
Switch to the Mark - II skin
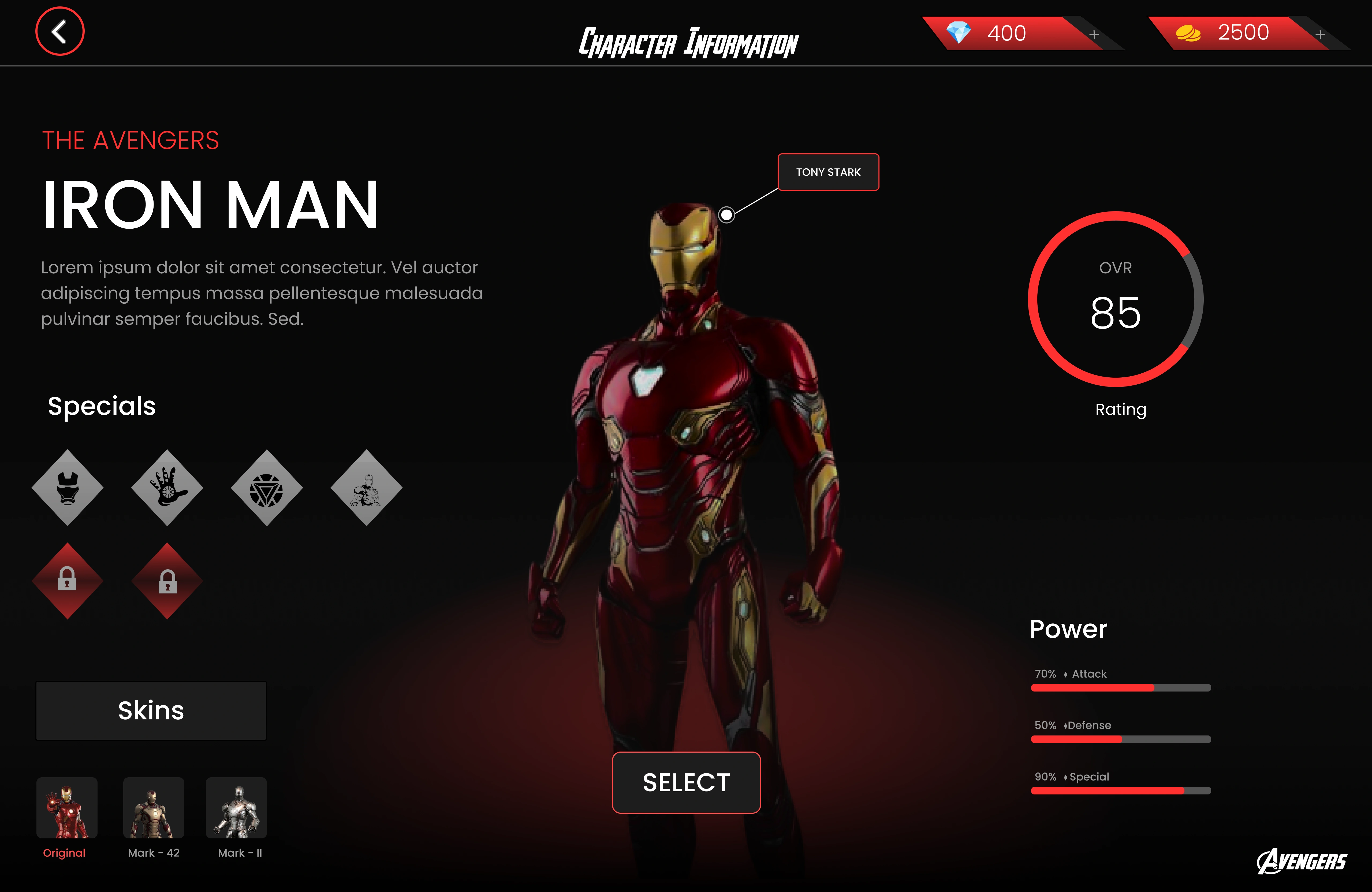(x=236, y=808)
